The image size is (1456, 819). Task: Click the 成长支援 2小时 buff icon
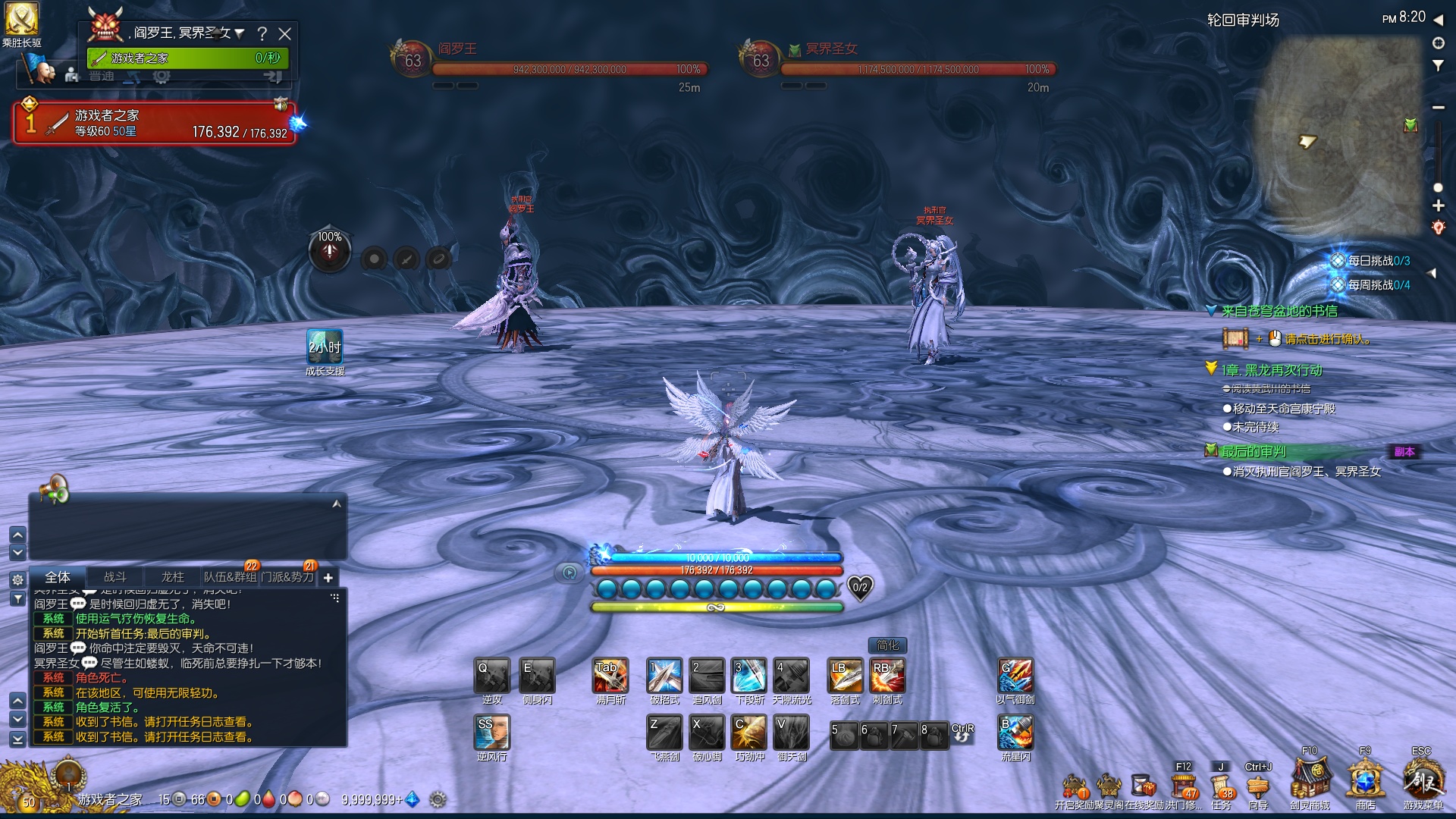[x=325, y=347]
